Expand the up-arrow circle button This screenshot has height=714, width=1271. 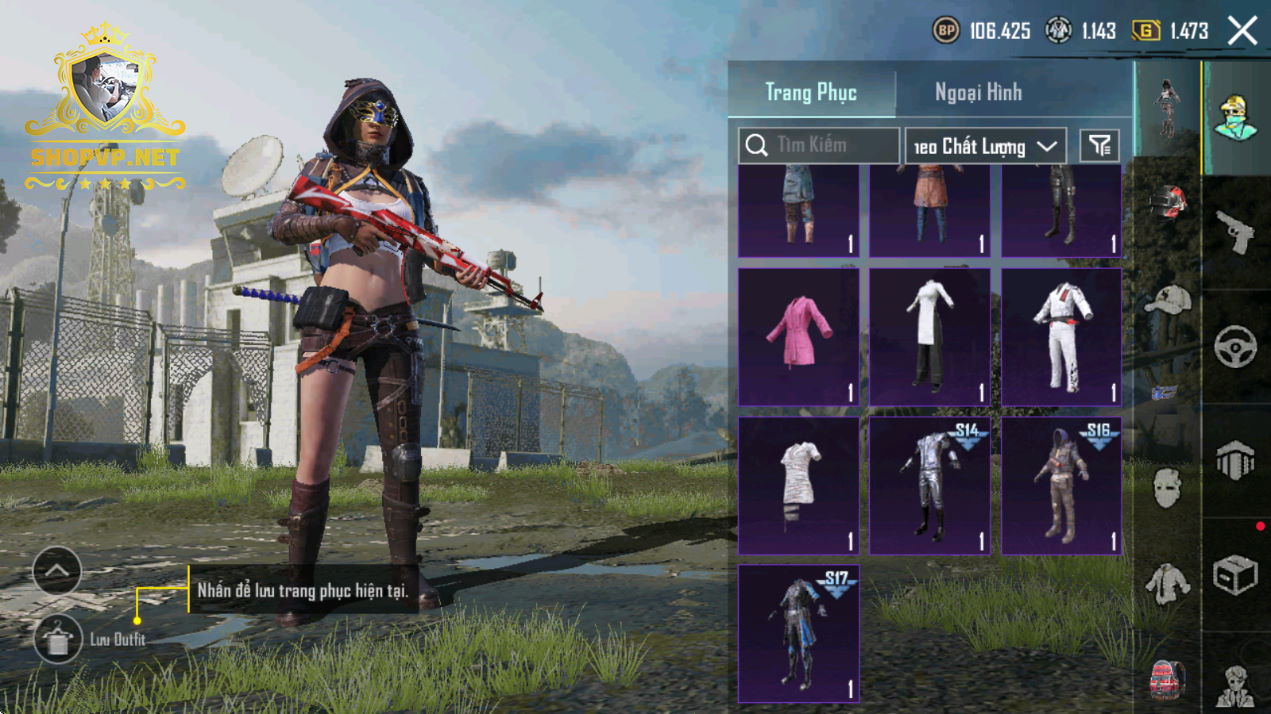tap(57, 571)
